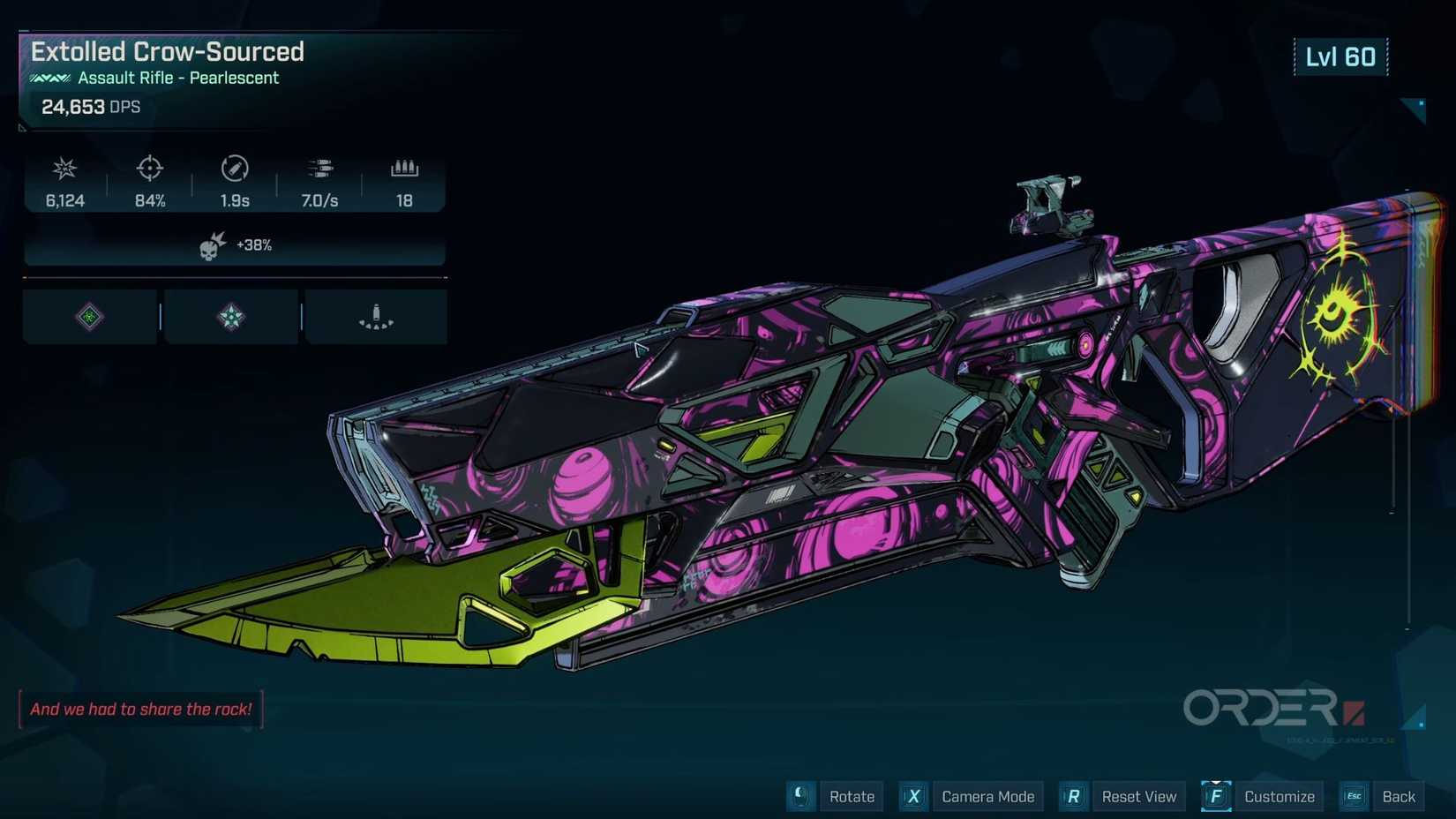
Task: Activate Reset View
Action: pyautogui.click(x=1139, y=796)
